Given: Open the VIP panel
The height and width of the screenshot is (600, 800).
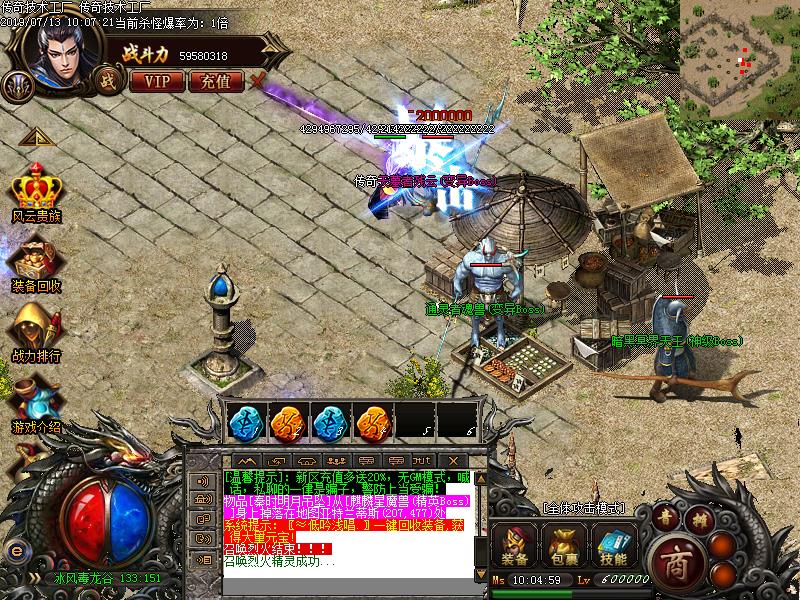Looking at the screenshot, I should [x=157, y=81].
